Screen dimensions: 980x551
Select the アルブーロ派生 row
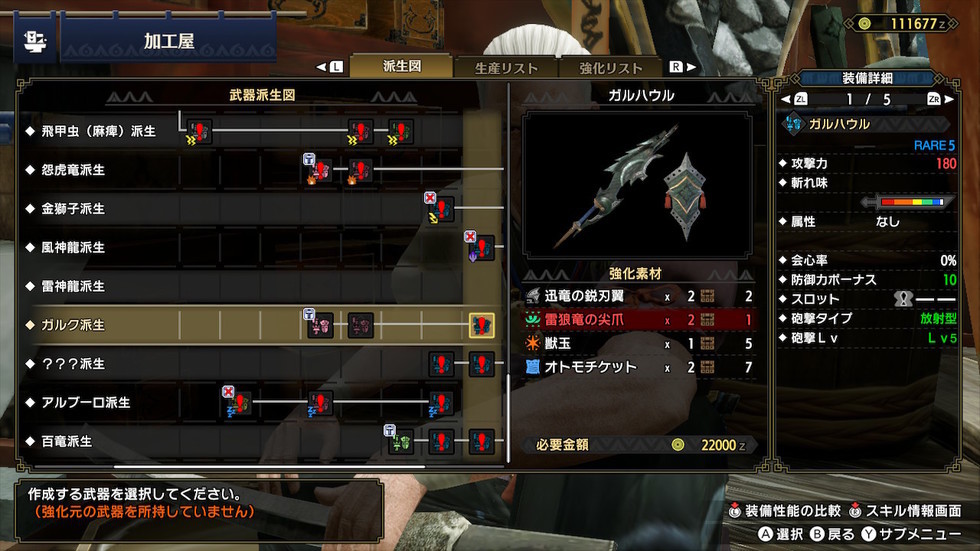click(x=84, y=402)
